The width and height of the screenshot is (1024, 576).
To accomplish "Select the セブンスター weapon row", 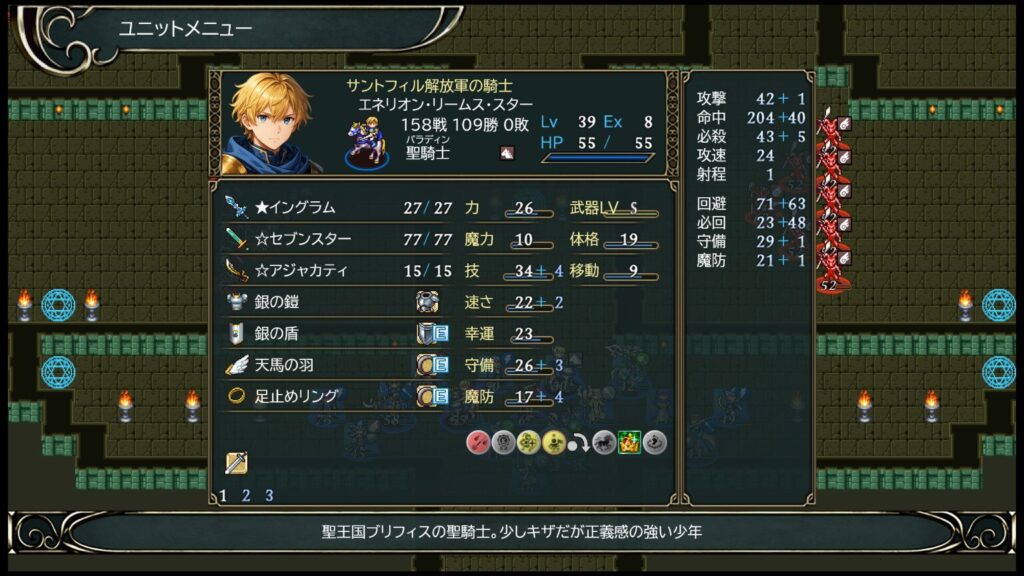I will pyautogui.click(x=301, y=239).
